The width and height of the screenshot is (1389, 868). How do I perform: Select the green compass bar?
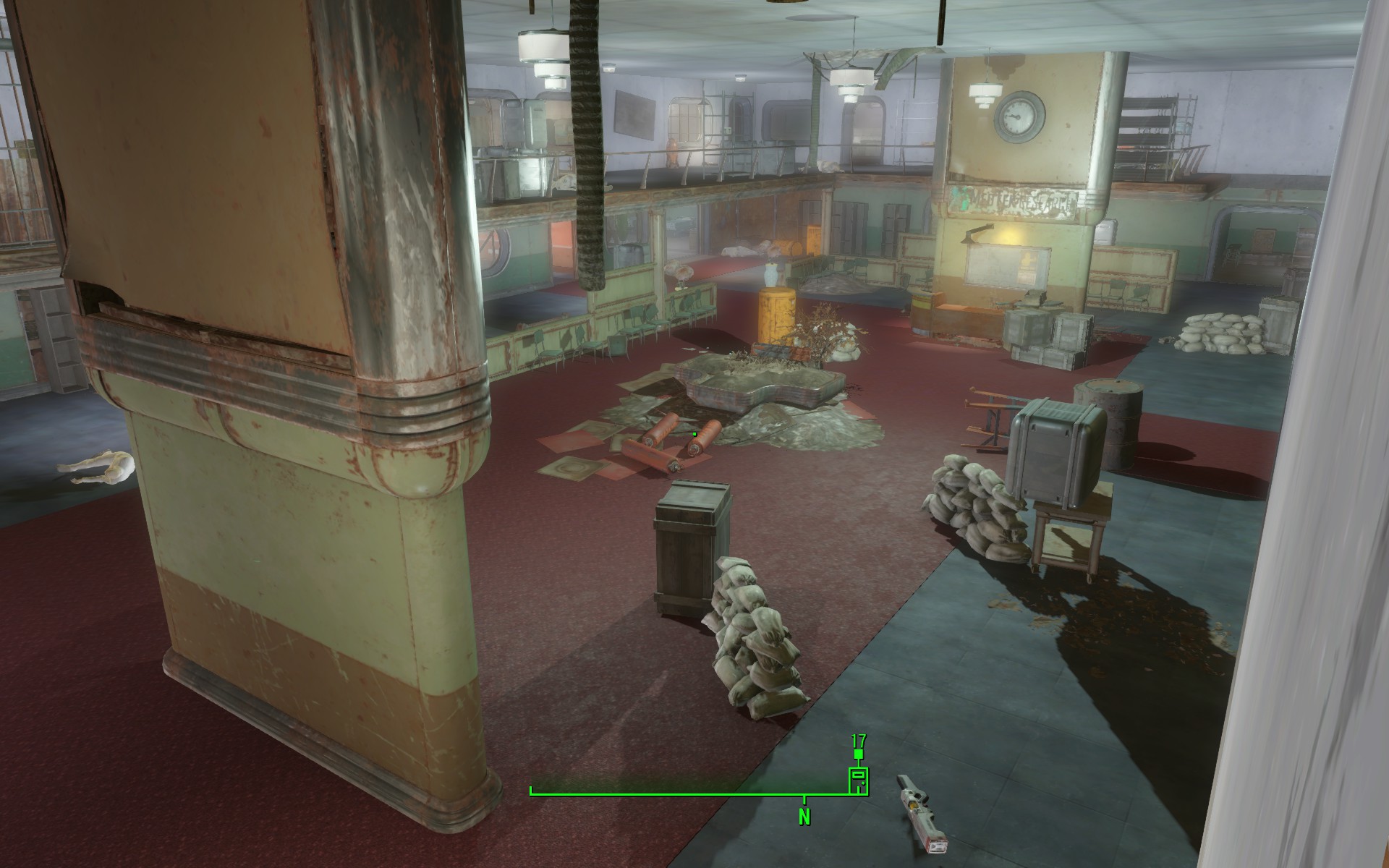(687, 794)
